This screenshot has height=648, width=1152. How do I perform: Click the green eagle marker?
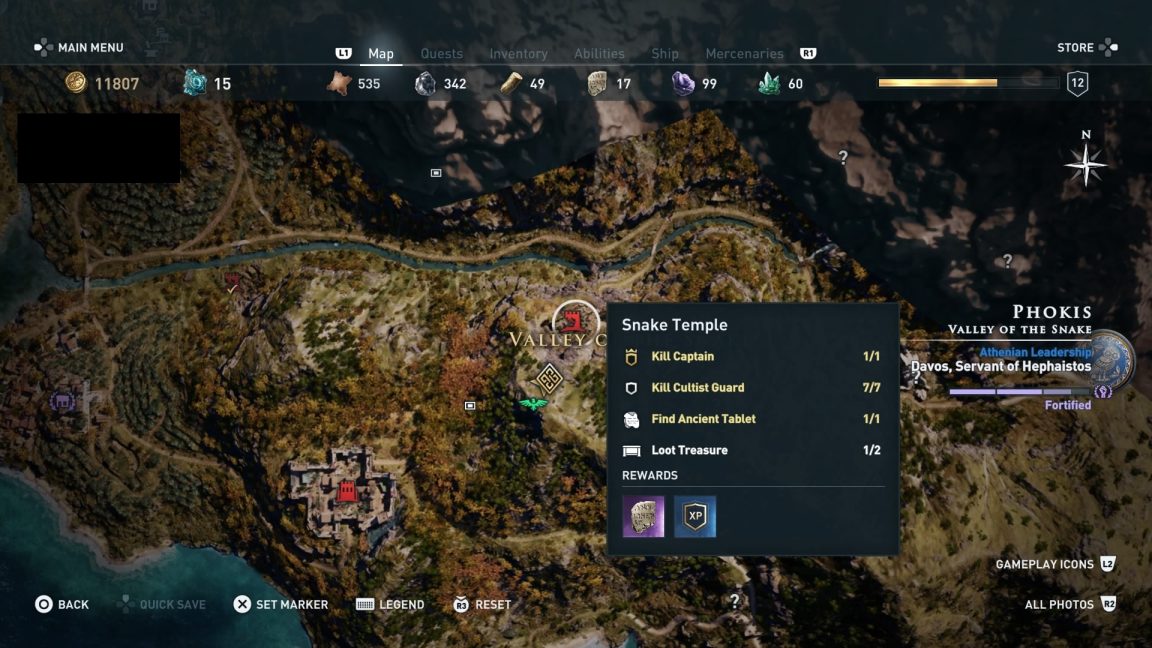point(533,403)
